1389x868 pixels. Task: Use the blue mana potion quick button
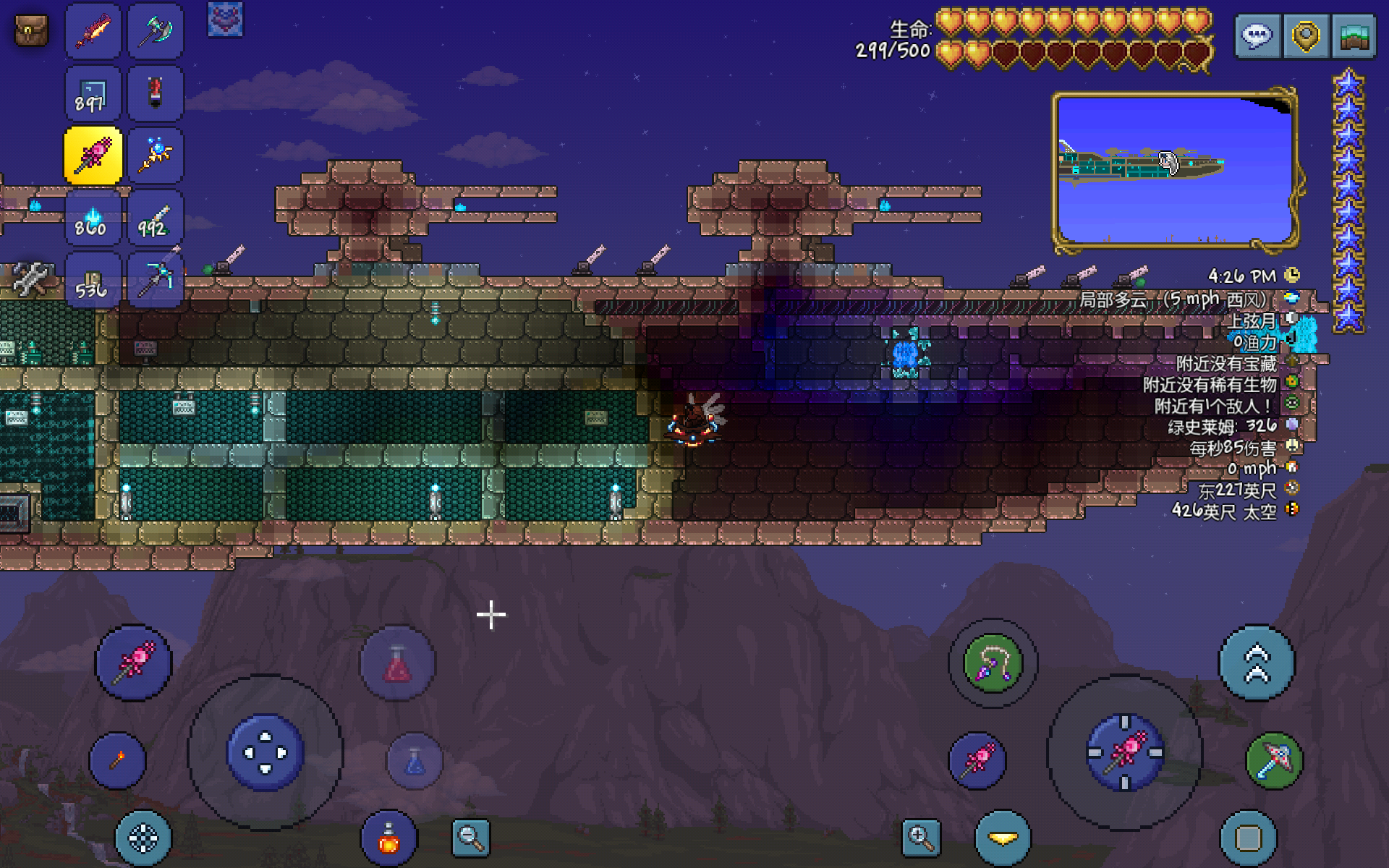click(415, 760)
